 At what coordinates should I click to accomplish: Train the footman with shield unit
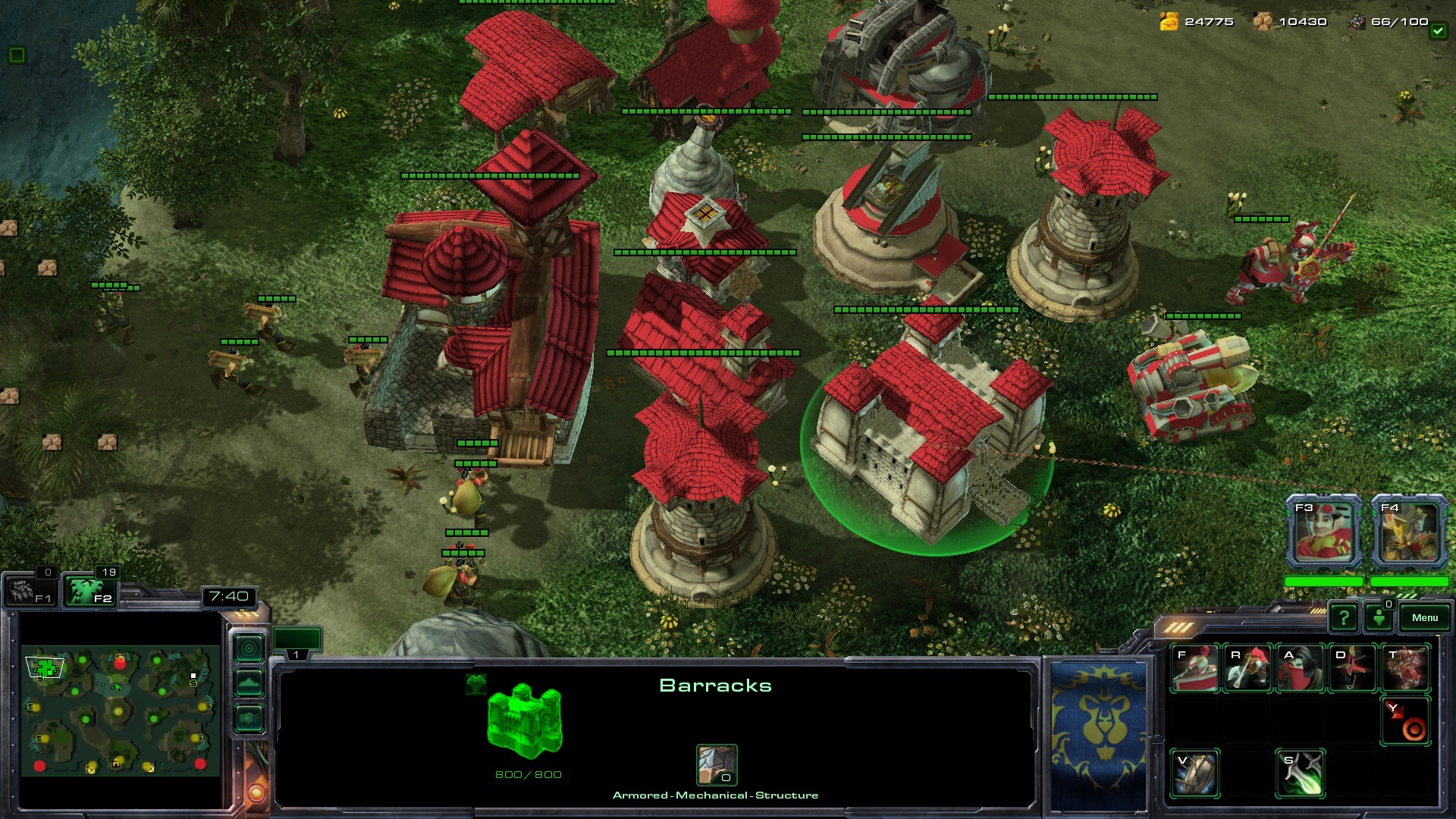tap(1195, 668)
